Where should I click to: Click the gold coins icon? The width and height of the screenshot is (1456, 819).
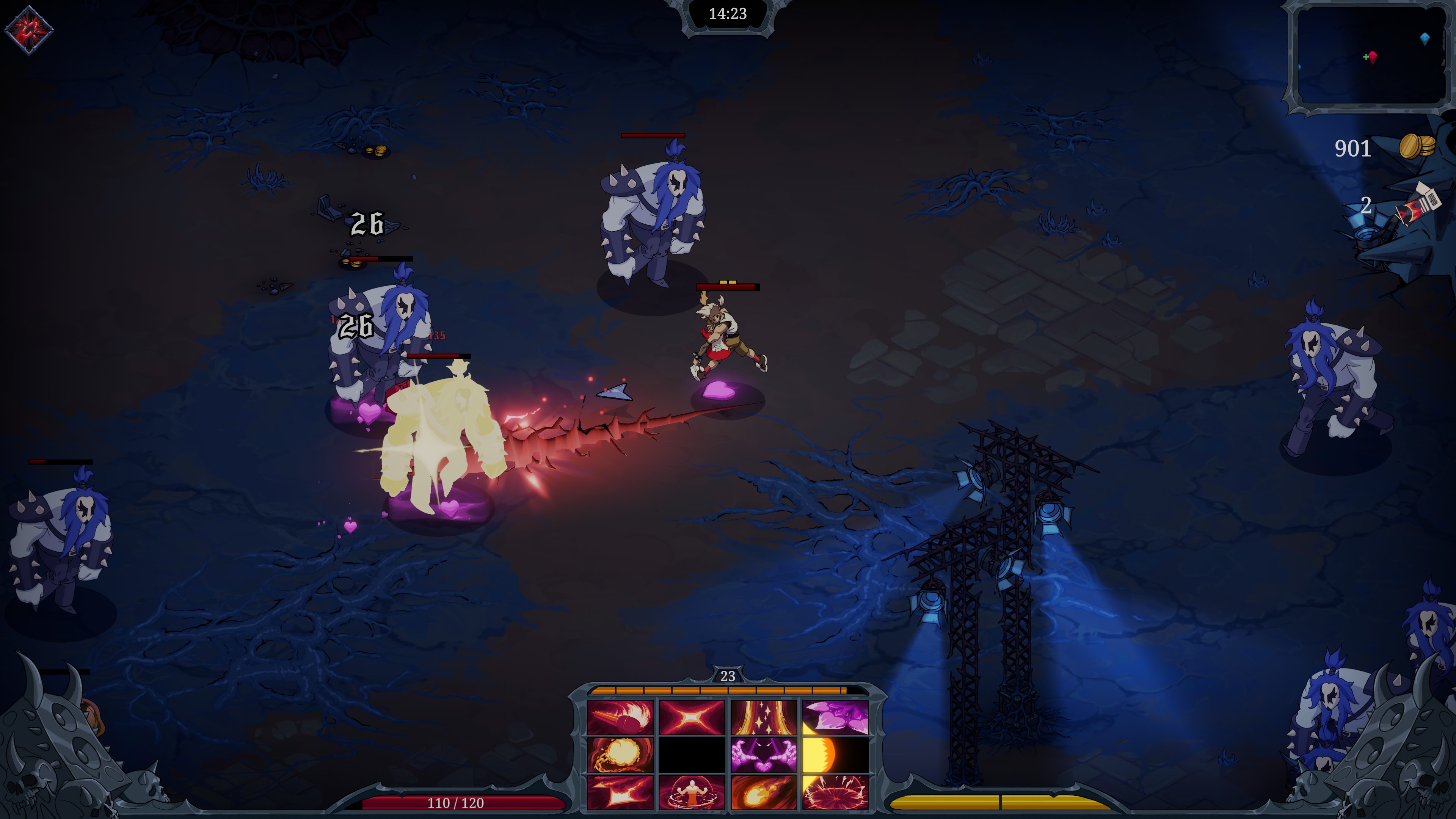point(1417,147)
